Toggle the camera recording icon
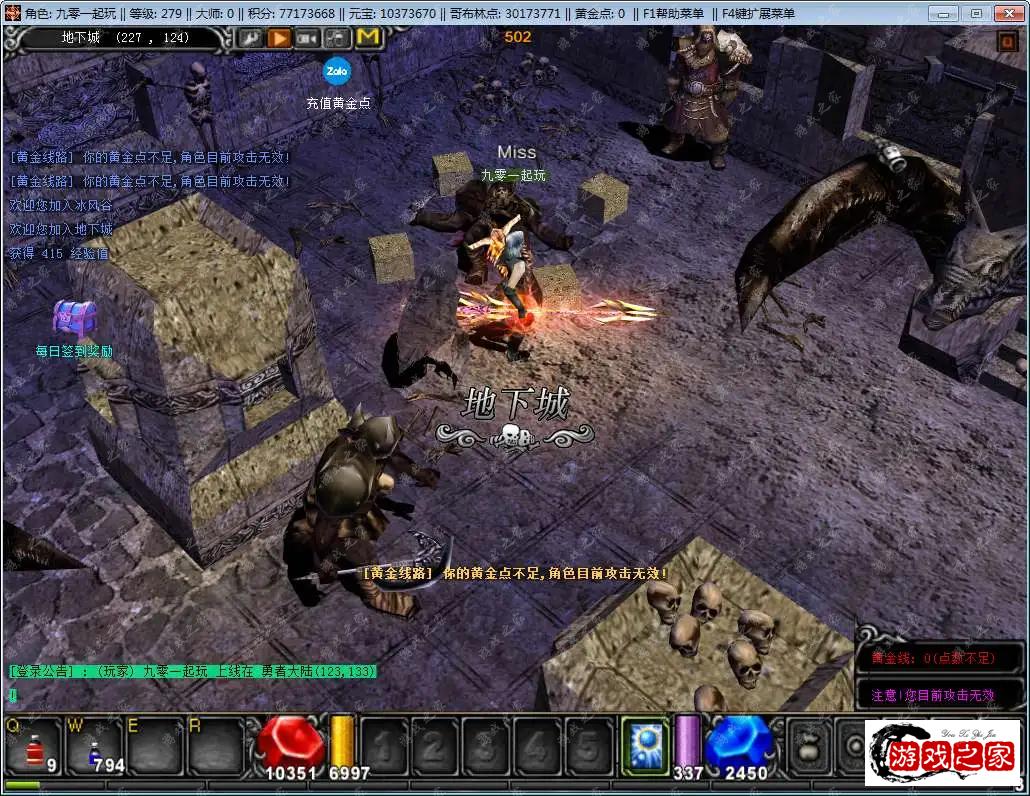 [308, 38]
